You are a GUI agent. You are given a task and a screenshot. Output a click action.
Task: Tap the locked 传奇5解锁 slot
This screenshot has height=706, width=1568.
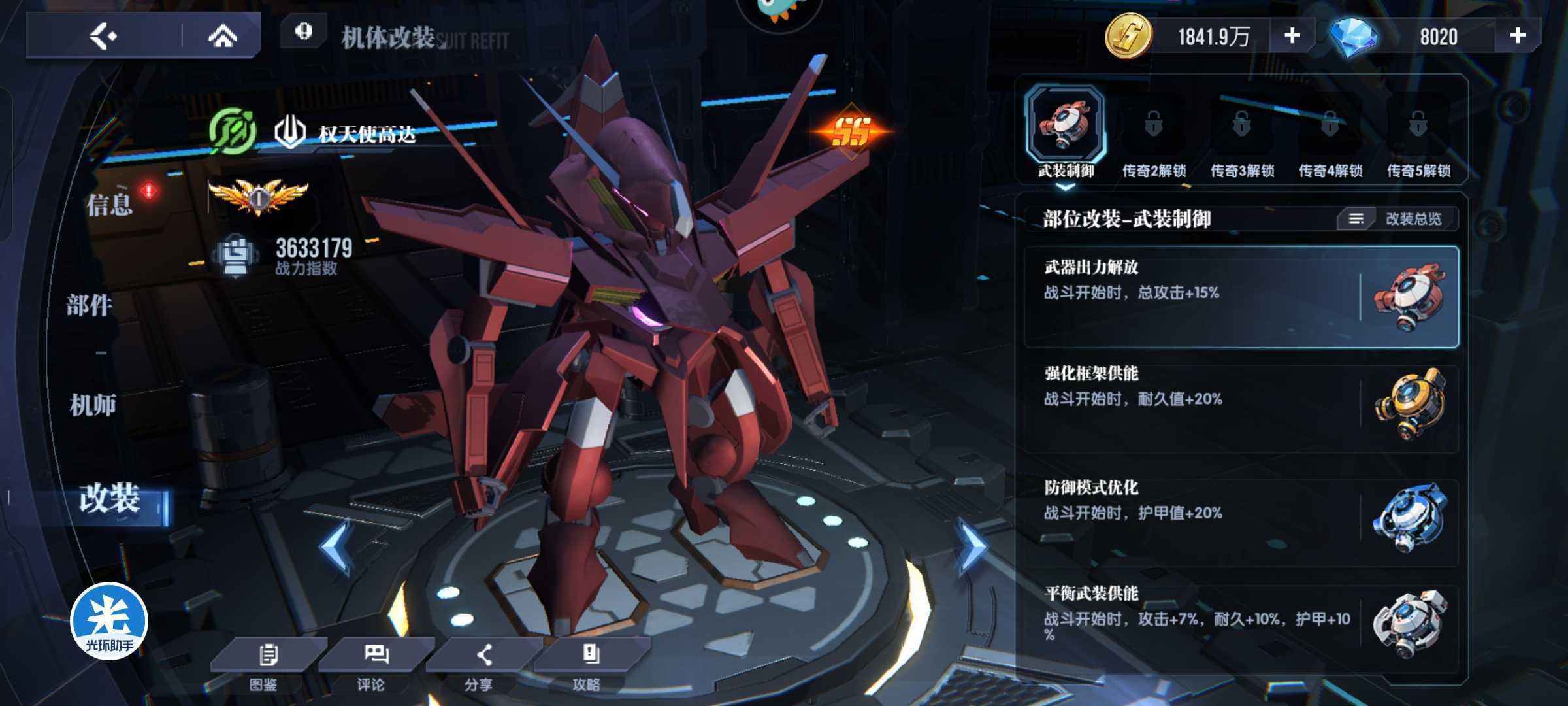pos(1418,137)
